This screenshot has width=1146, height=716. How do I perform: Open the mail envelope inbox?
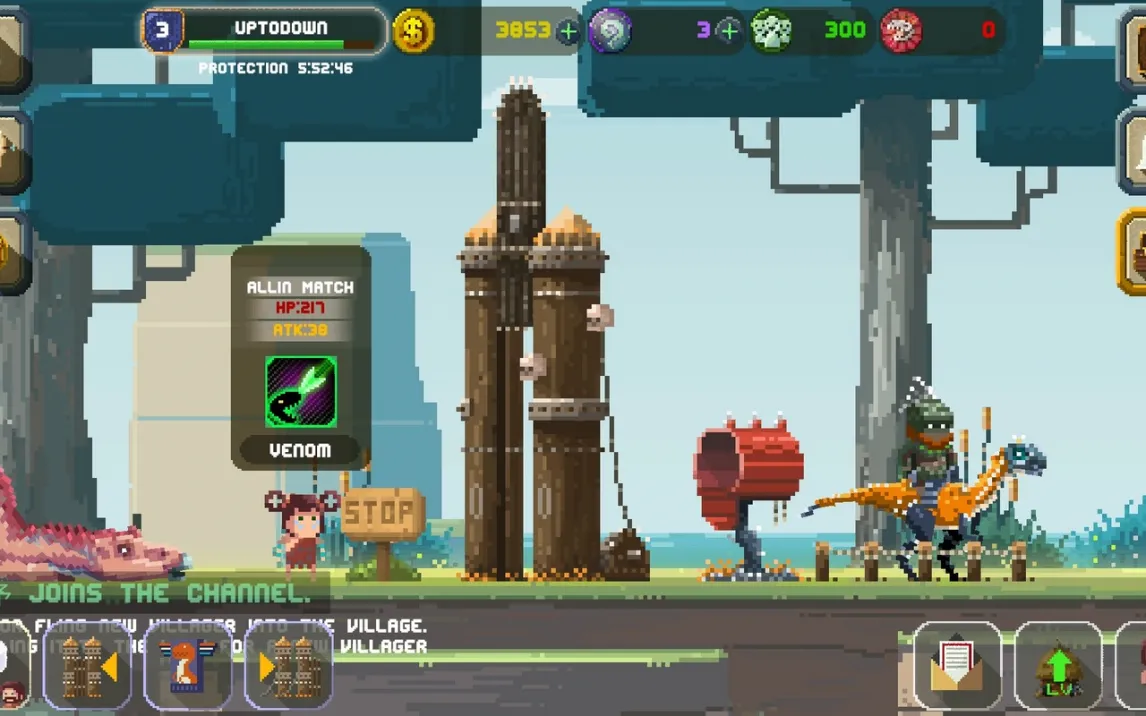(957, 667)
